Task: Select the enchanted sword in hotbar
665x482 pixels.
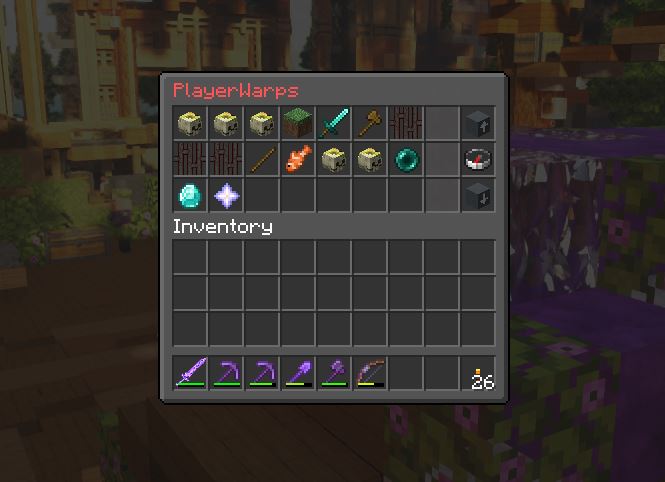Action: tap(189, 375)
